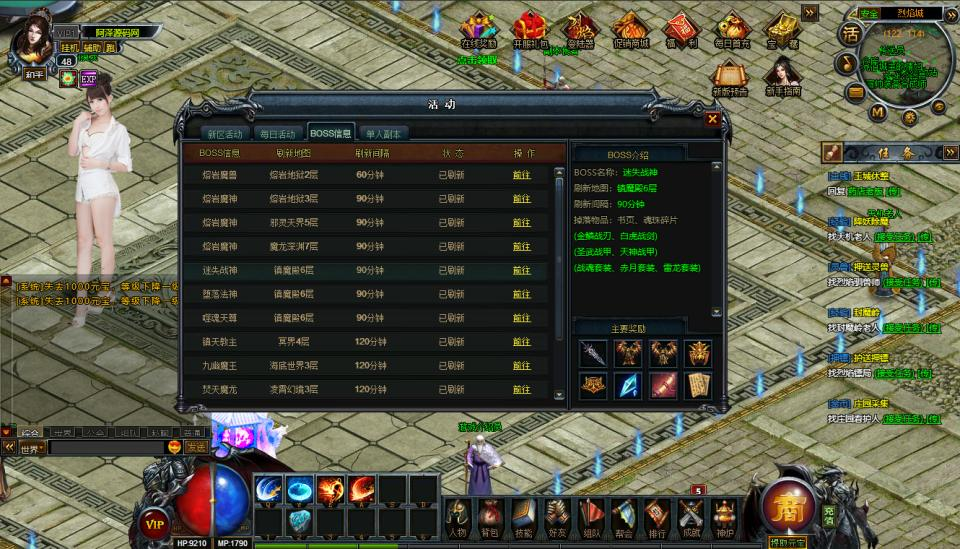Click the round M map button by the minimap
This screenshot has width=960, height=549.
[878, 112]
